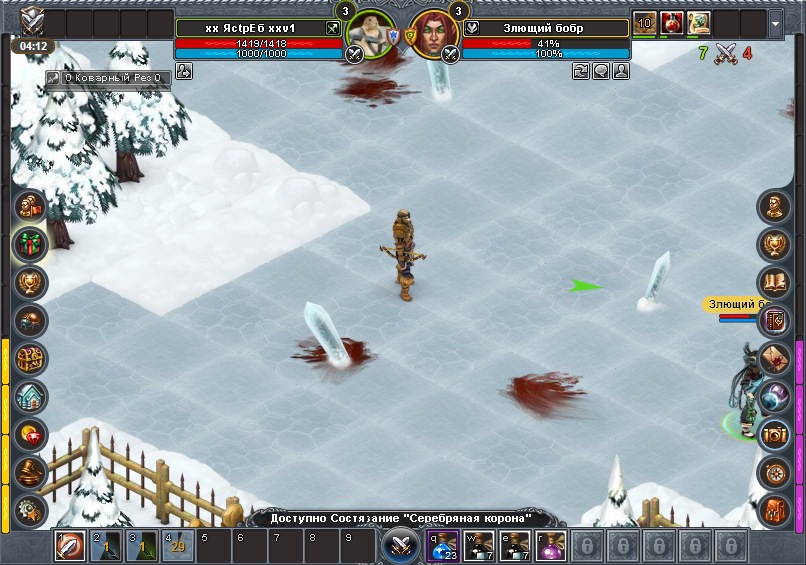Click the Коварный Рез skill label
Viewport: 806px width, 565px height.
click(x=108, y=76)
